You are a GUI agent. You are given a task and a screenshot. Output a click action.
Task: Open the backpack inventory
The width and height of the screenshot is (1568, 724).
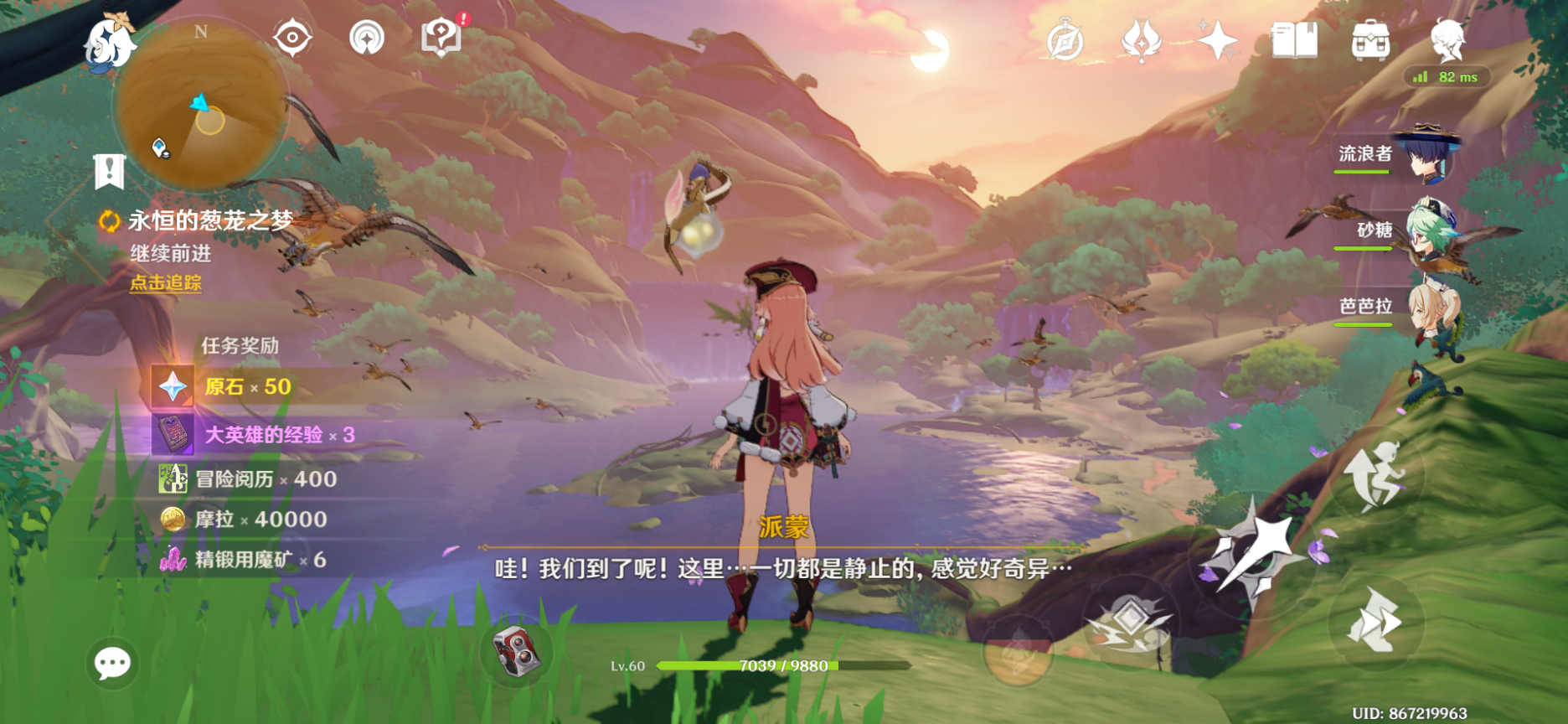[x=1371, y=40]
